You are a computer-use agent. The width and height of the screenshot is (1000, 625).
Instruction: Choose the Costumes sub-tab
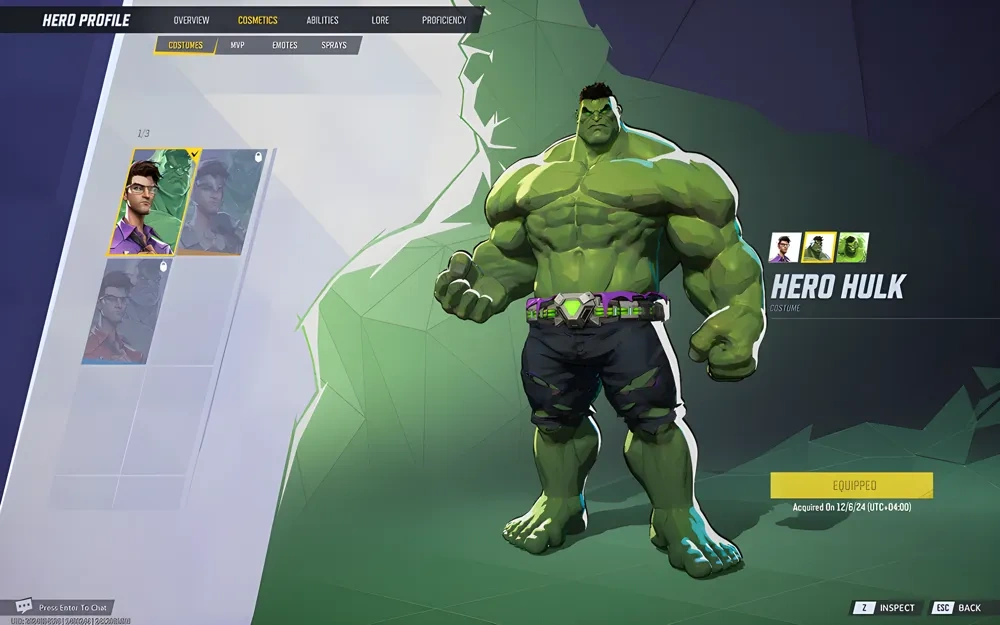(x=185, y=45)
